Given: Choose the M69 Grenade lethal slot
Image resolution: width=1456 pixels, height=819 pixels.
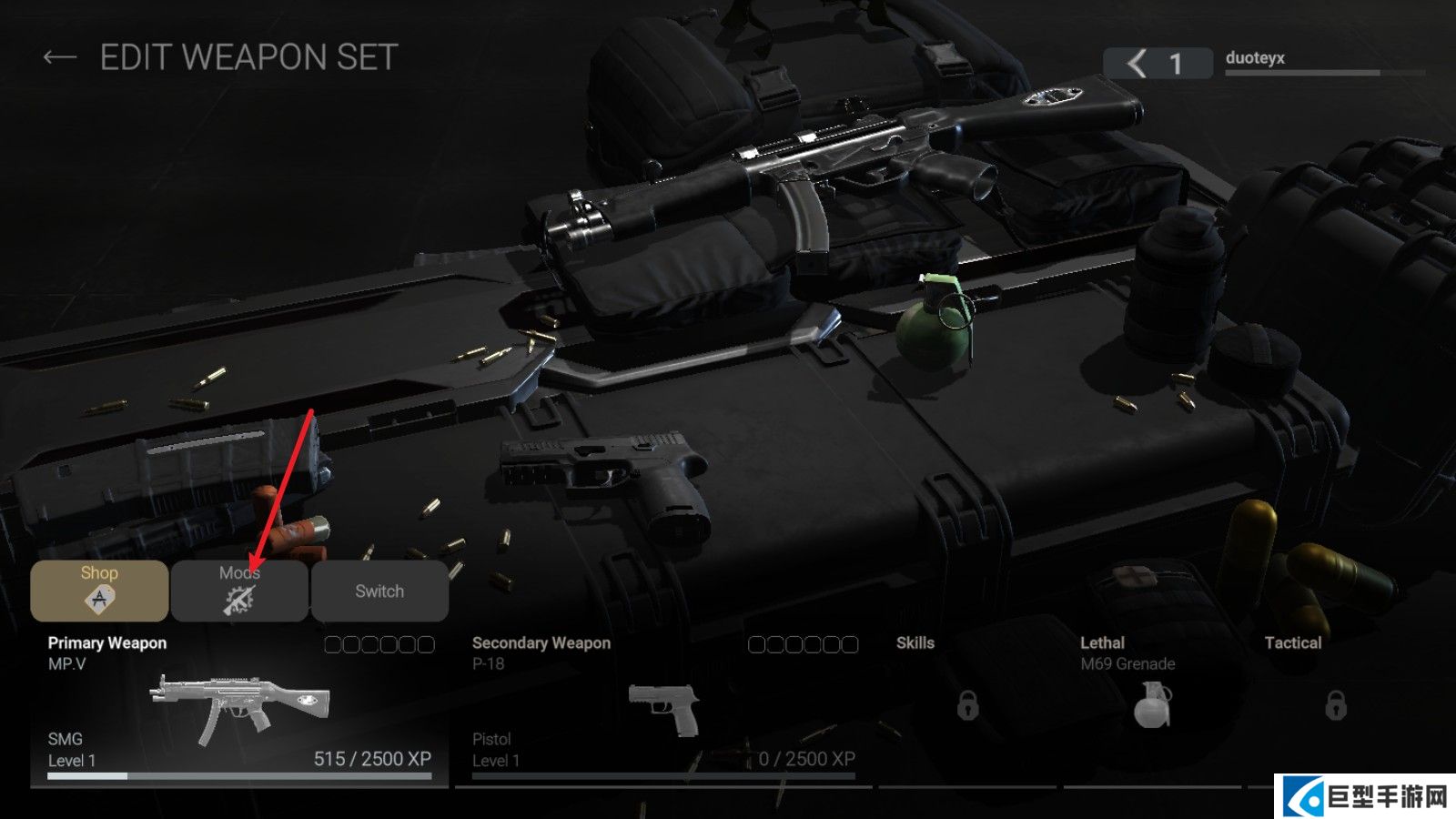Looking at the screenshot, I should click(1152, 704).
